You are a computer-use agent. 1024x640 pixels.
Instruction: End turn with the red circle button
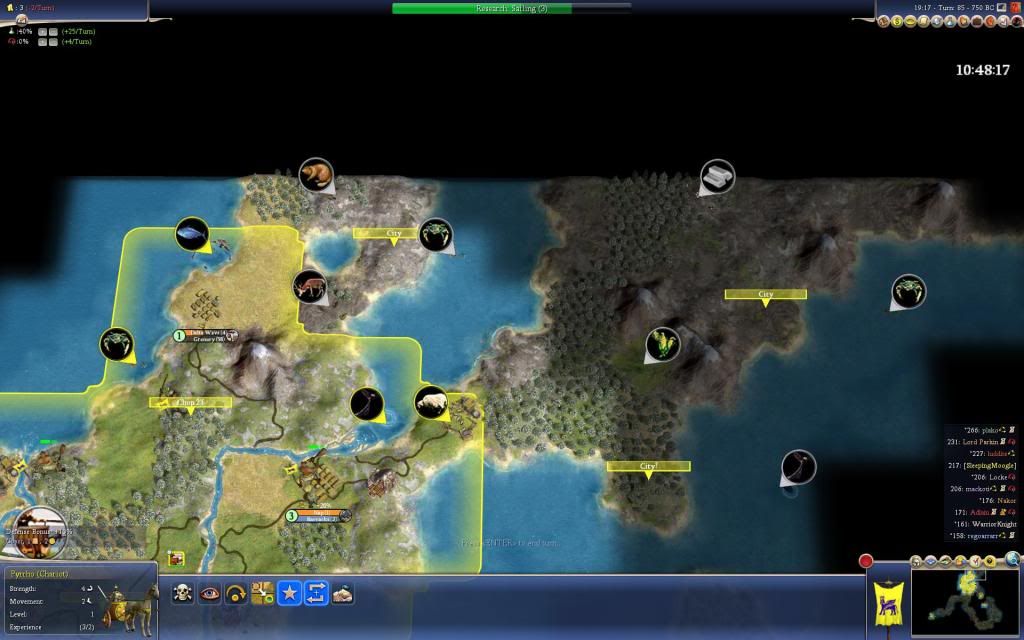[x=866, y=561]
